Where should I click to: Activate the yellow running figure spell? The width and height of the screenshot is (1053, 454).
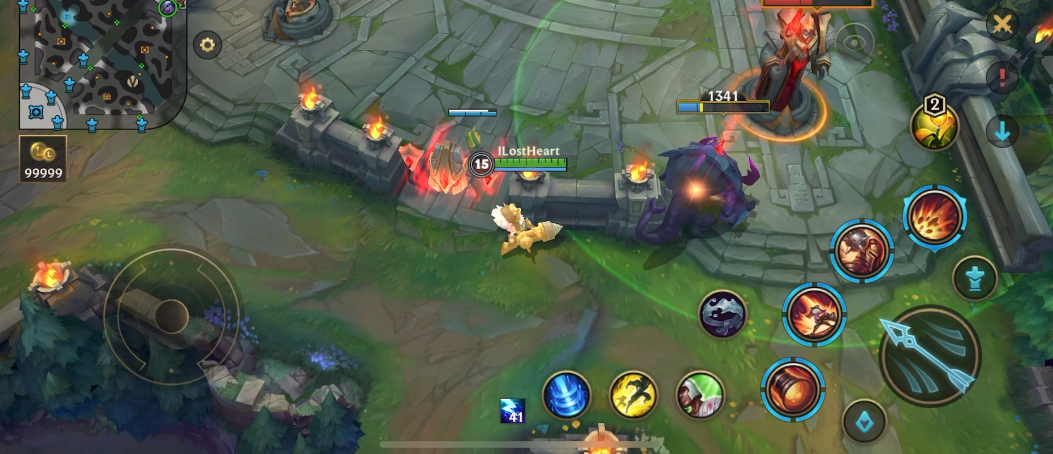click(633, 394)
